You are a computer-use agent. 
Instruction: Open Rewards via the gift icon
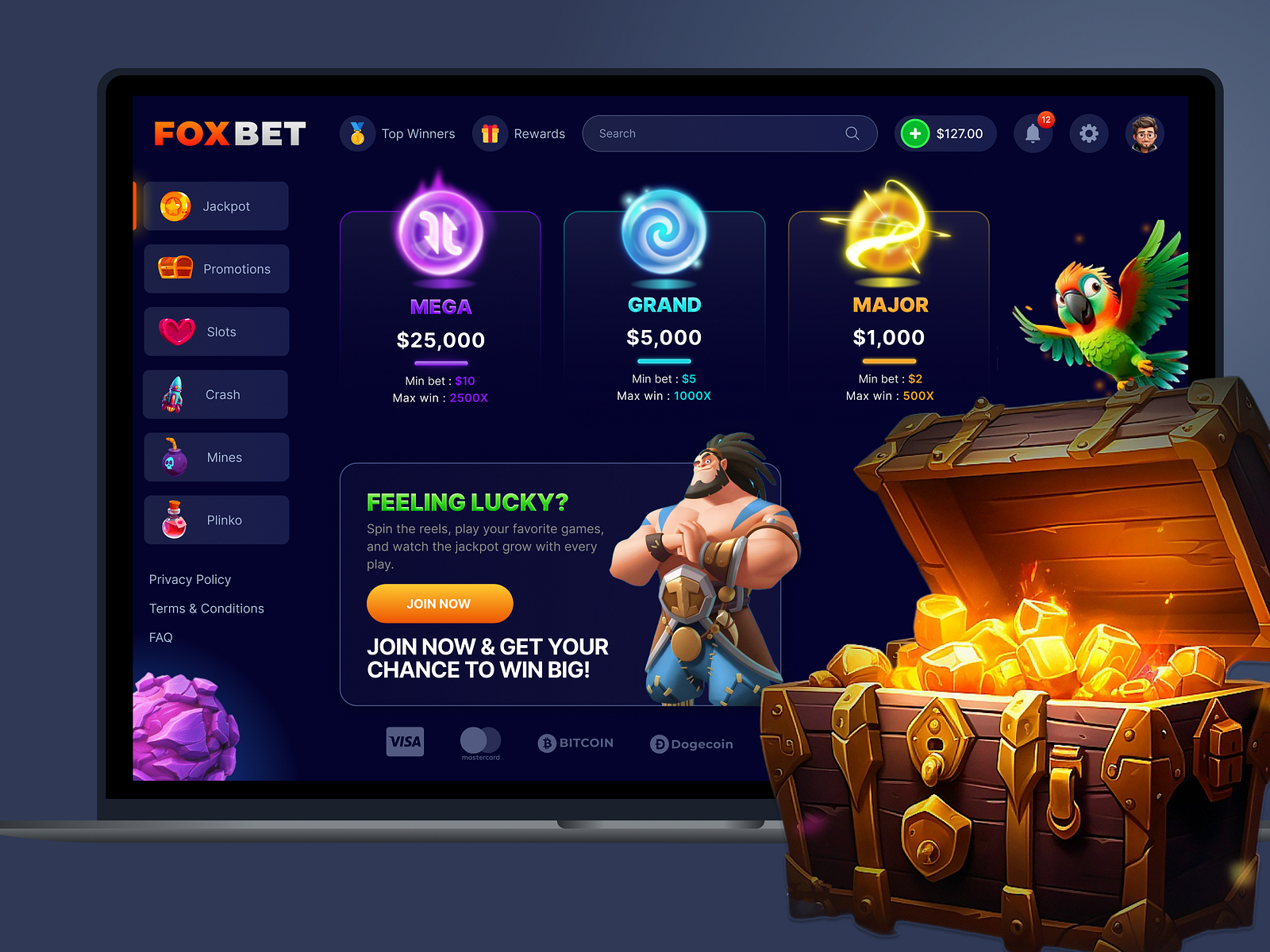(x=490, y=133)
